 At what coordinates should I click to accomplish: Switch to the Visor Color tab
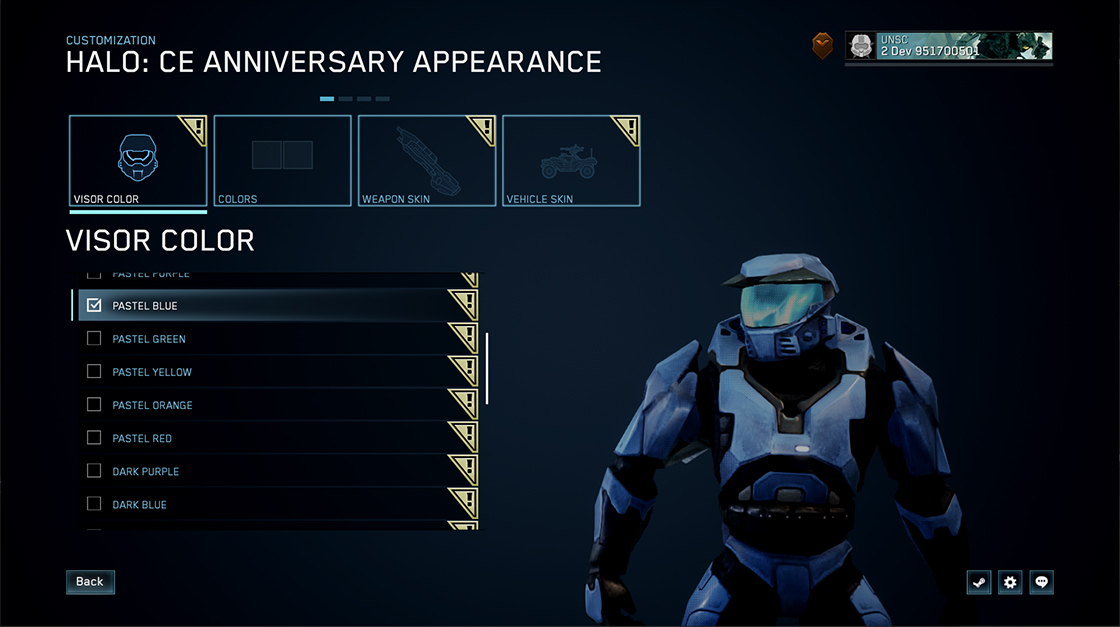[138, 161]
